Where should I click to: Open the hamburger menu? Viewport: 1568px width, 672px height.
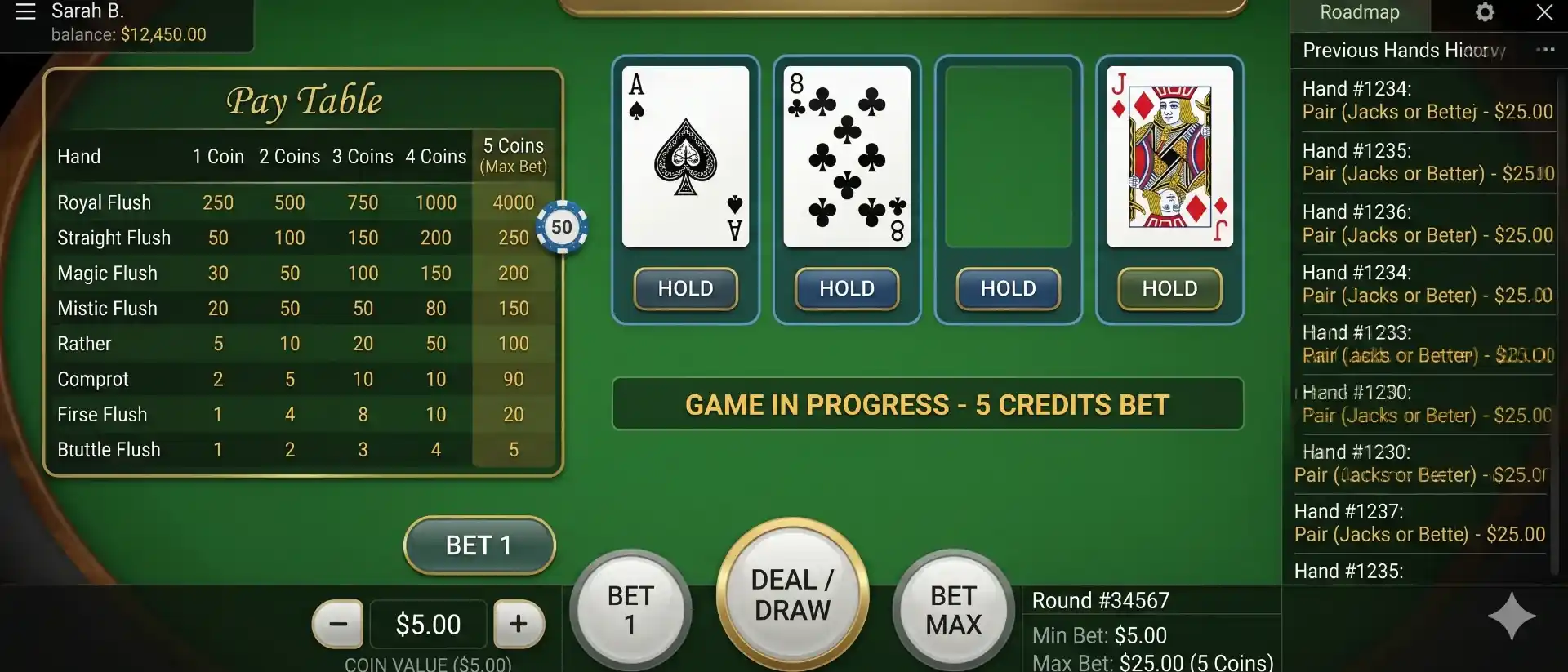(24, 13)
